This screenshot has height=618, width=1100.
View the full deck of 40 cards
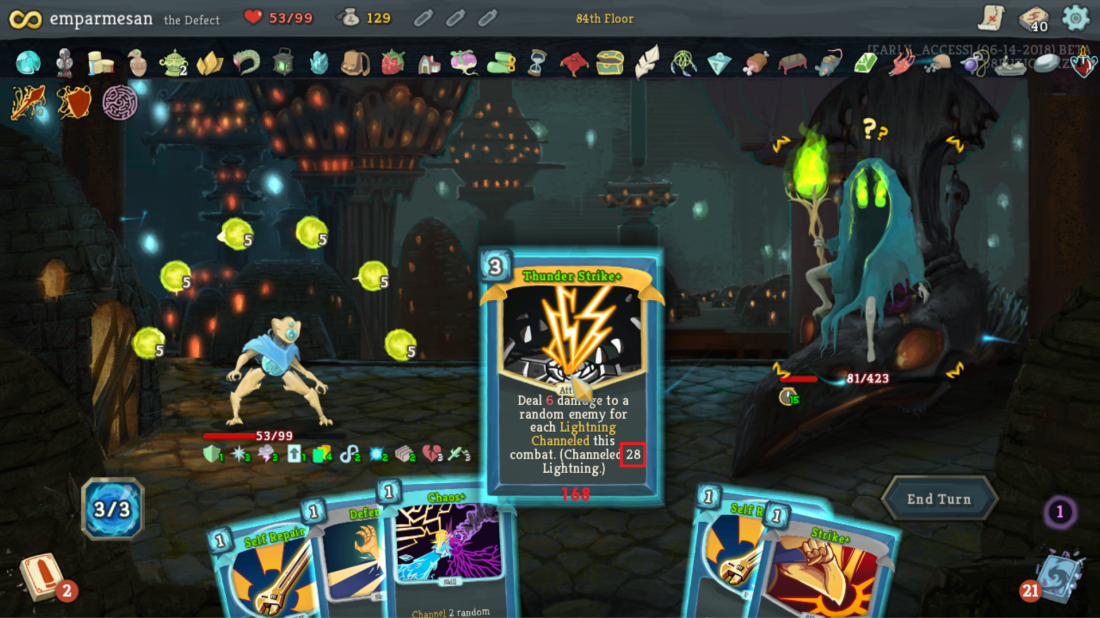pos(1033,18)
